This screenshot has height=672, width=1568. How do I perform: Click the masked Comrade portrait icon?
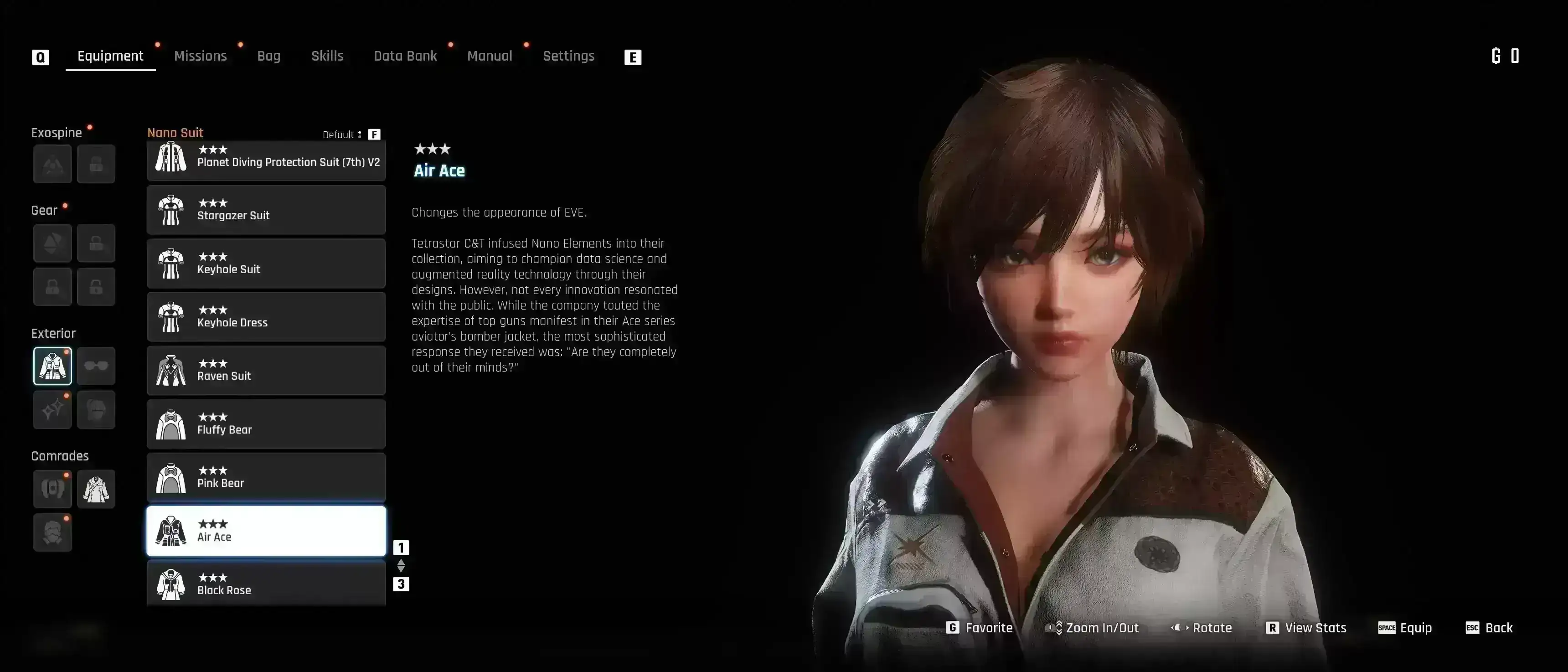[52, 532]
